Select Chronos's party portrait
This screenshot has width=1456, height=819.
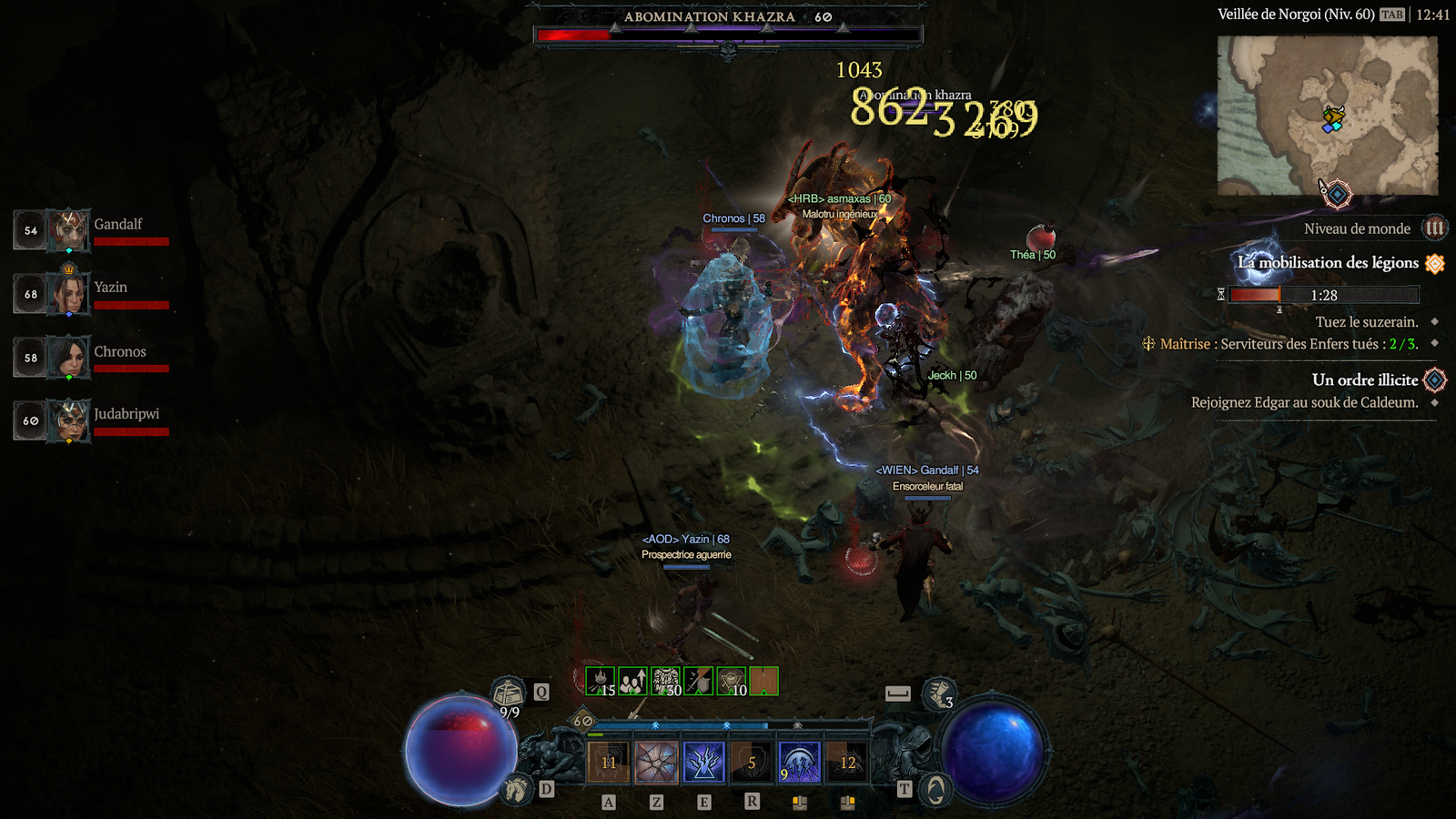click(69, 358)
